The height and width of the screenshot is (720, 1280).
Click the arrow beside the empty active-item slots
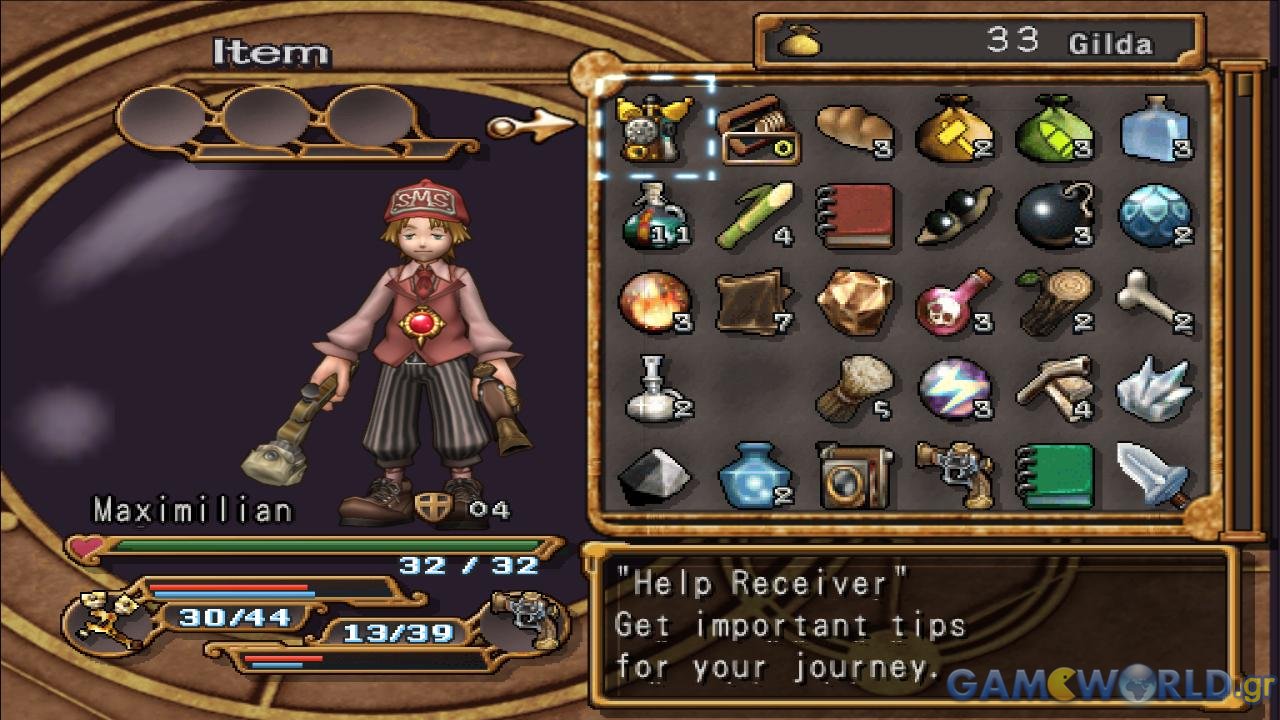tap(530, 126)
